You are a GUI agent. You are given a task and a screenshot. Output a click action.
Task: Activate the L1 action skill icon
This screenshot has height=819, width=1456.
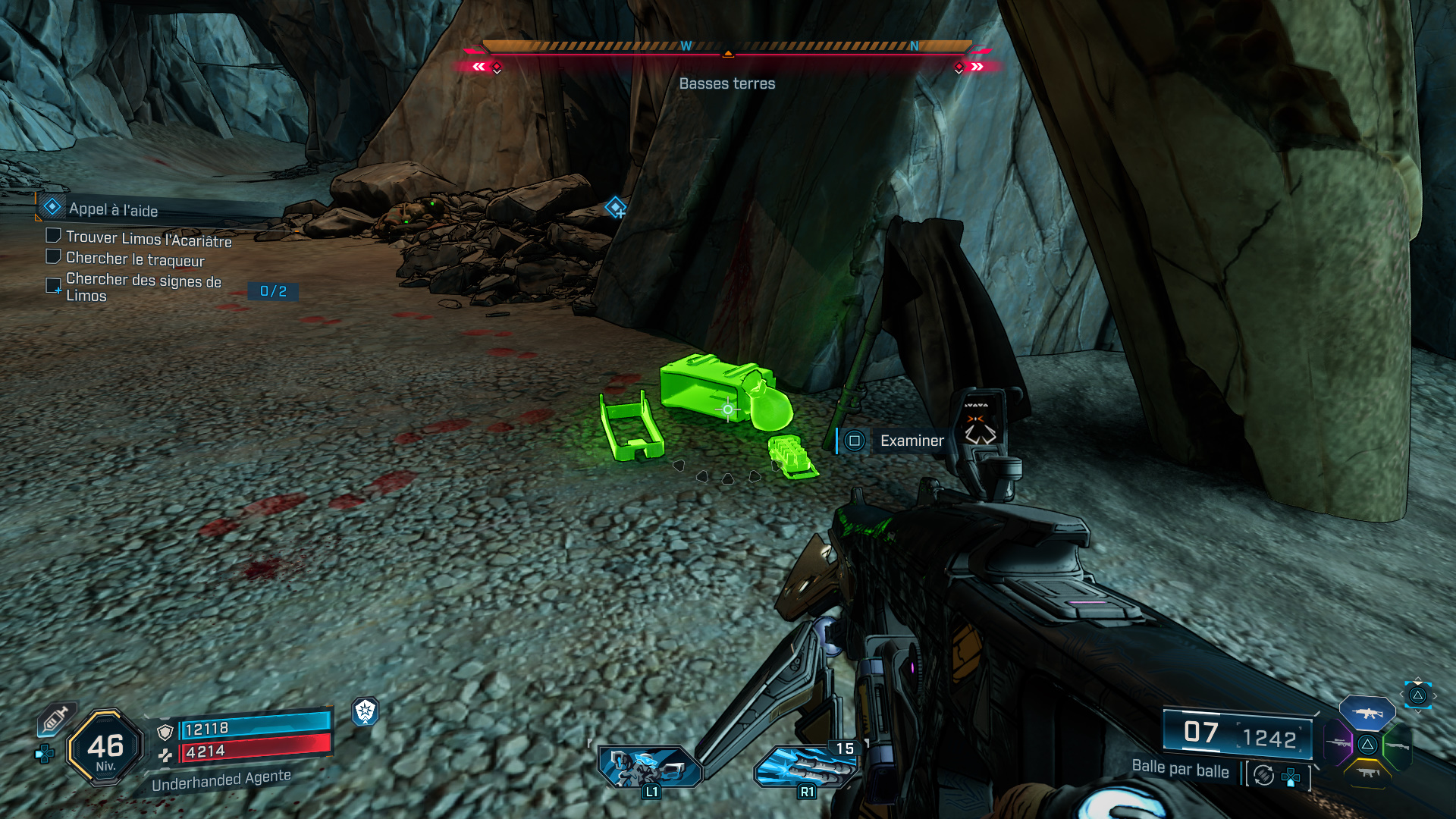(650, 766)
